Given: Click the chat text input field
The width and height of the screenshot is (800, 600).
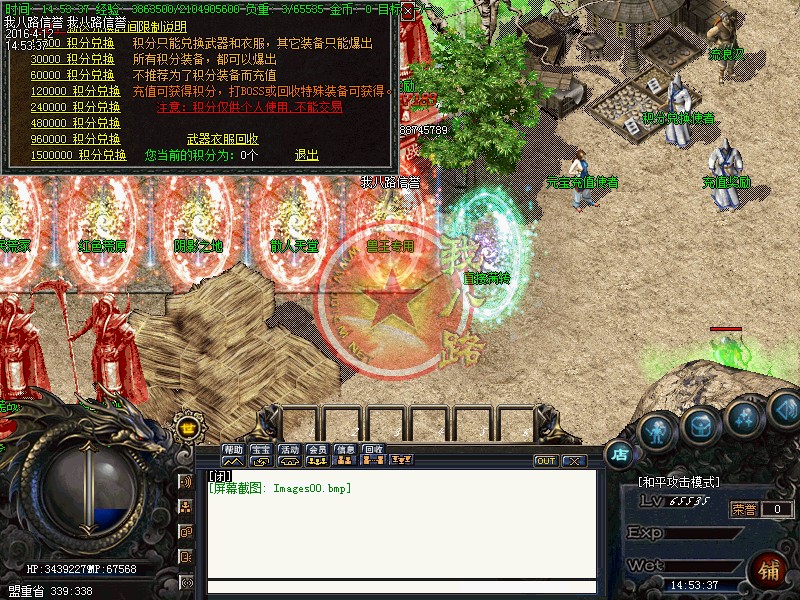Looking at the screenshot, I should (400, 587).
